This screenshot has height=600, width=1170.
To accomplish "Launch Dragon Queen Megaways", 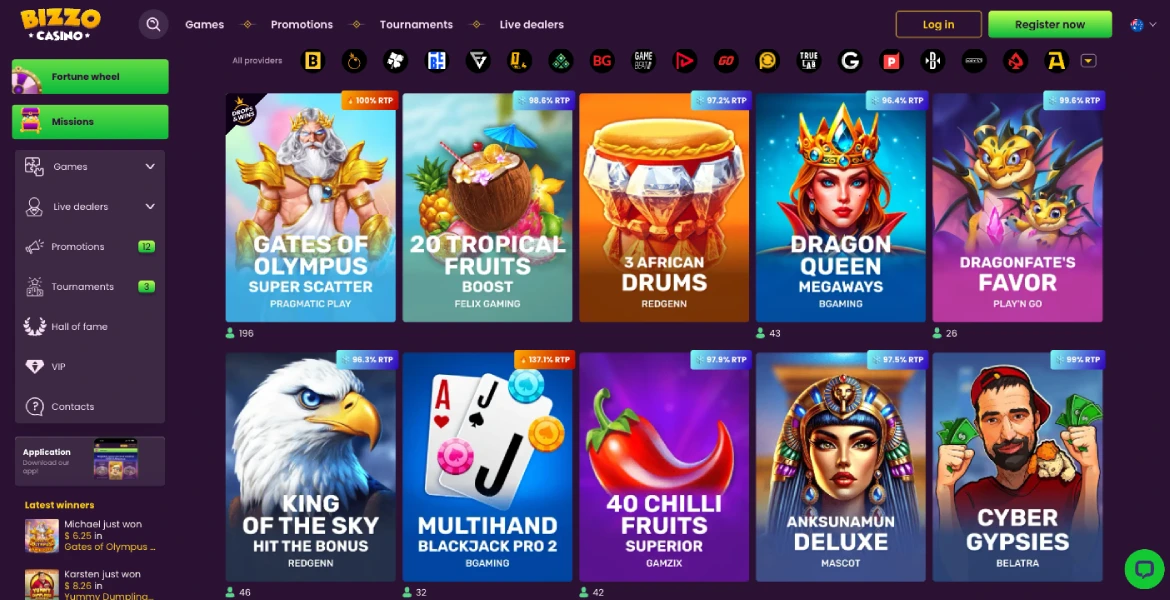I will point(840,208).
